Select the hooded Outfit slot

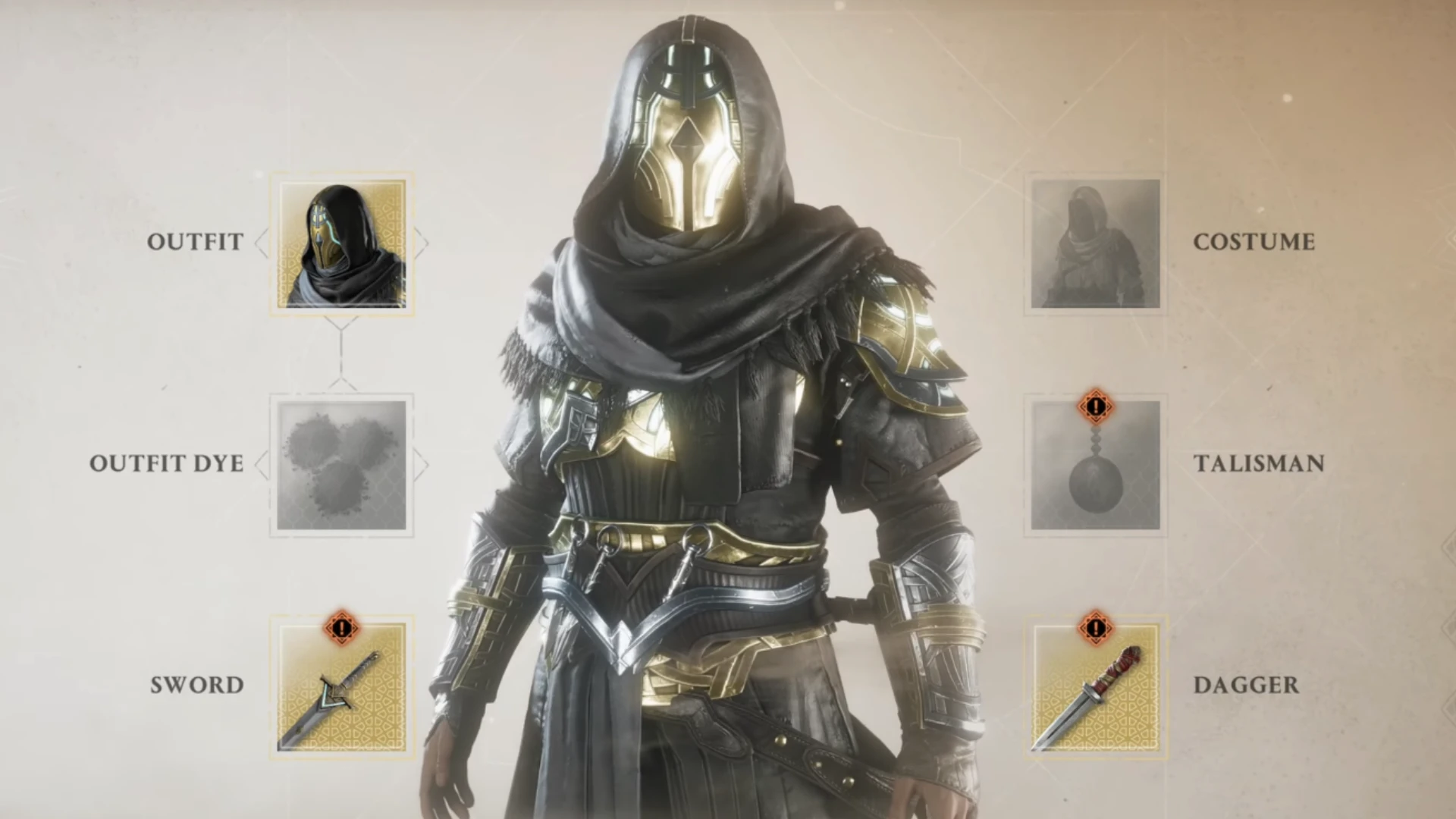pyautogui.click(x=342, y=244)
